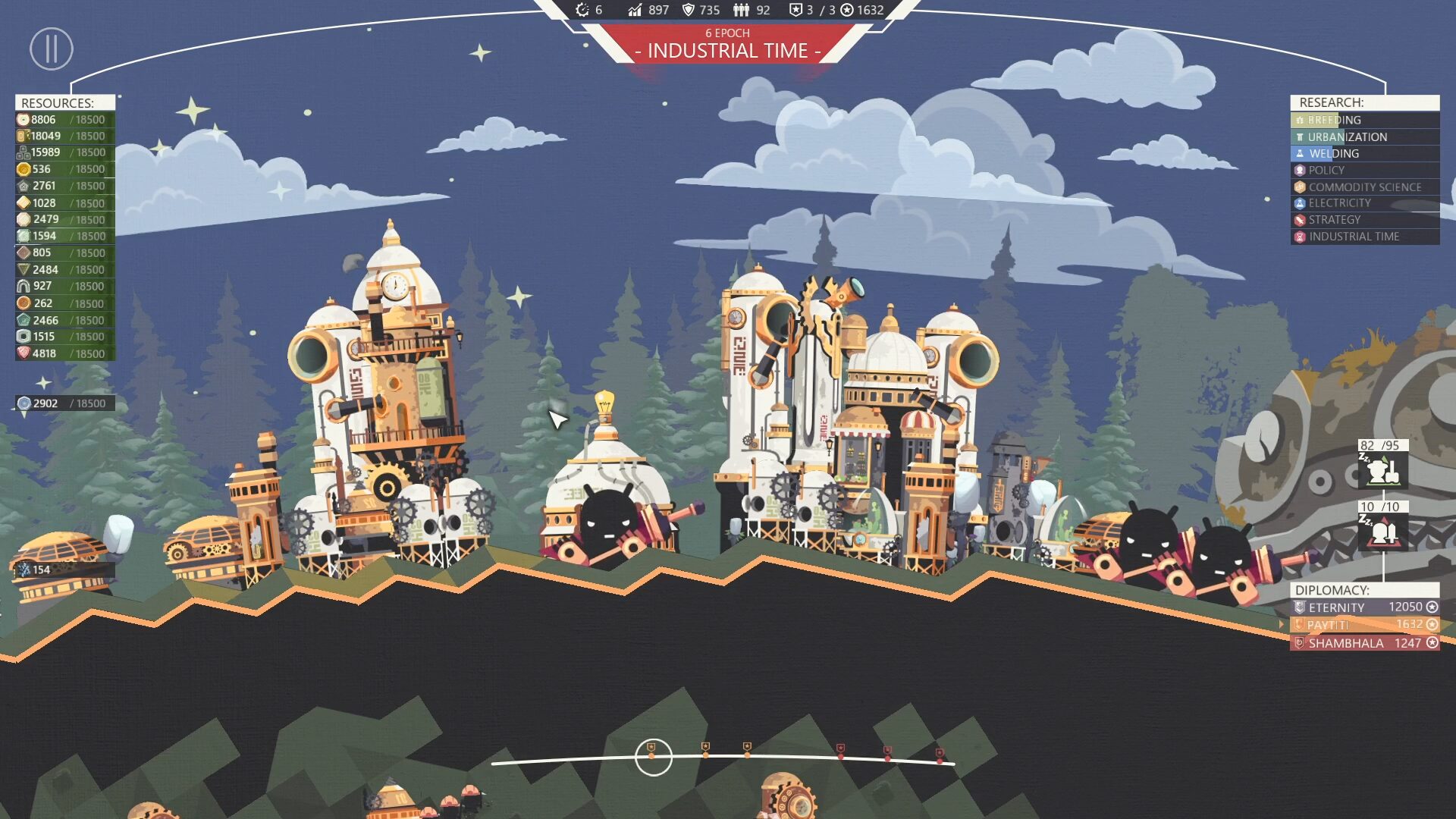Viewport: 1456px width, 819px height.
Task: Click the Research panel header
Action: tap(1363, 102)
